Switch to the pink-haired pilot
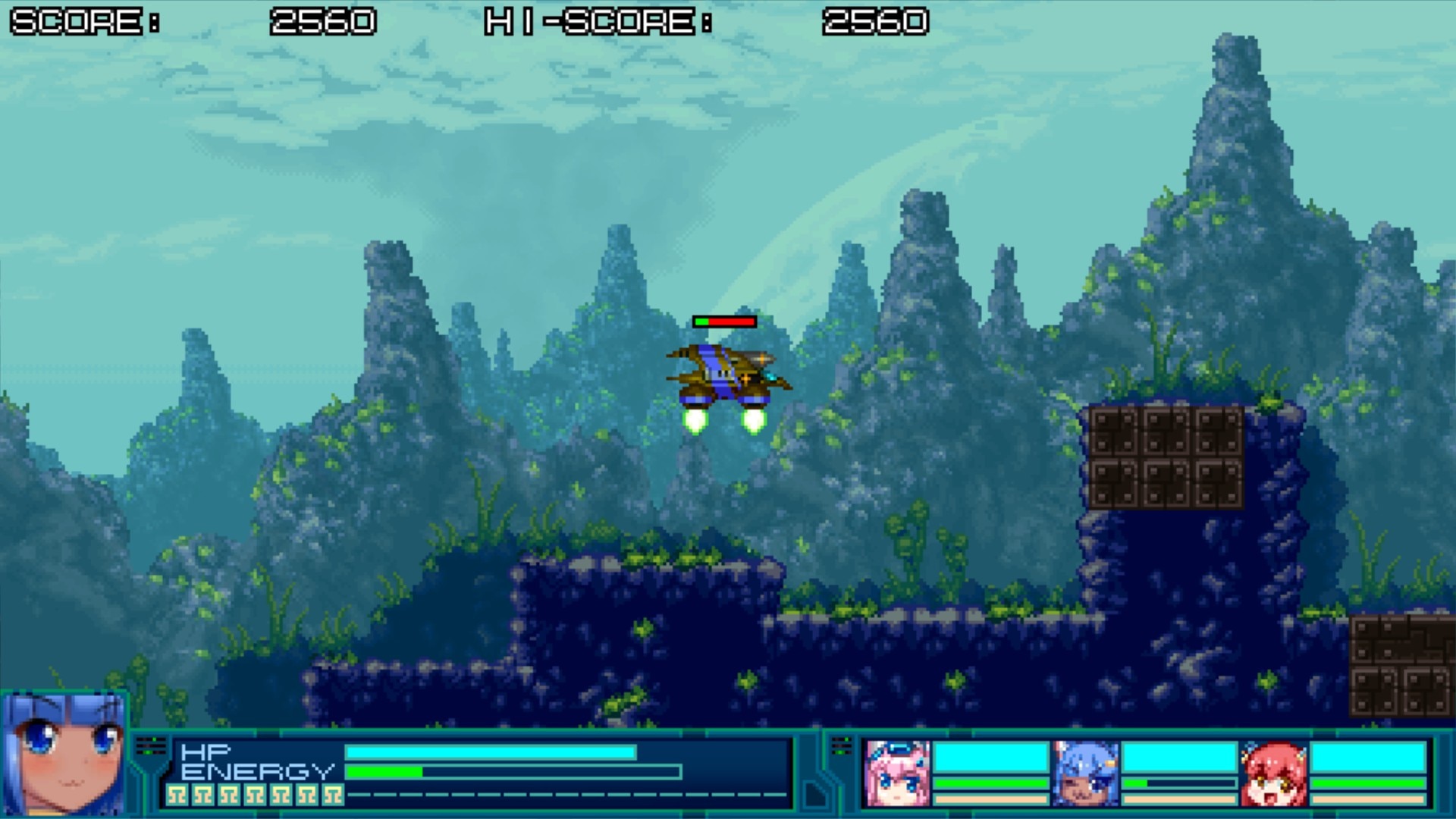This screenshot has height=819, width=1456. [x=898, y=773]
